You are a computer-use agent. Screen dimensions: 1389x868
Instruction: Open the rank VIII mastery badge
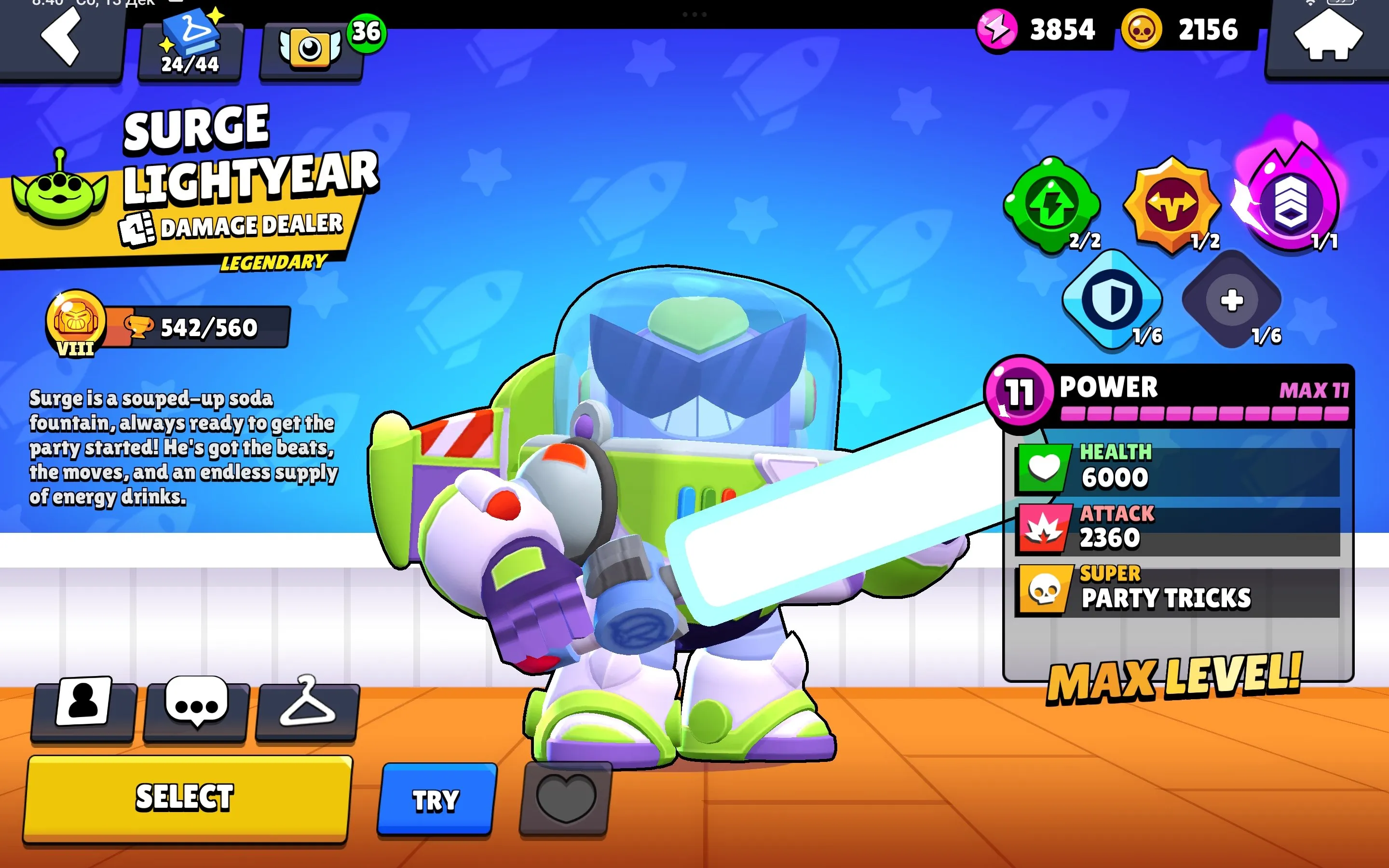(x=76, y=325)
